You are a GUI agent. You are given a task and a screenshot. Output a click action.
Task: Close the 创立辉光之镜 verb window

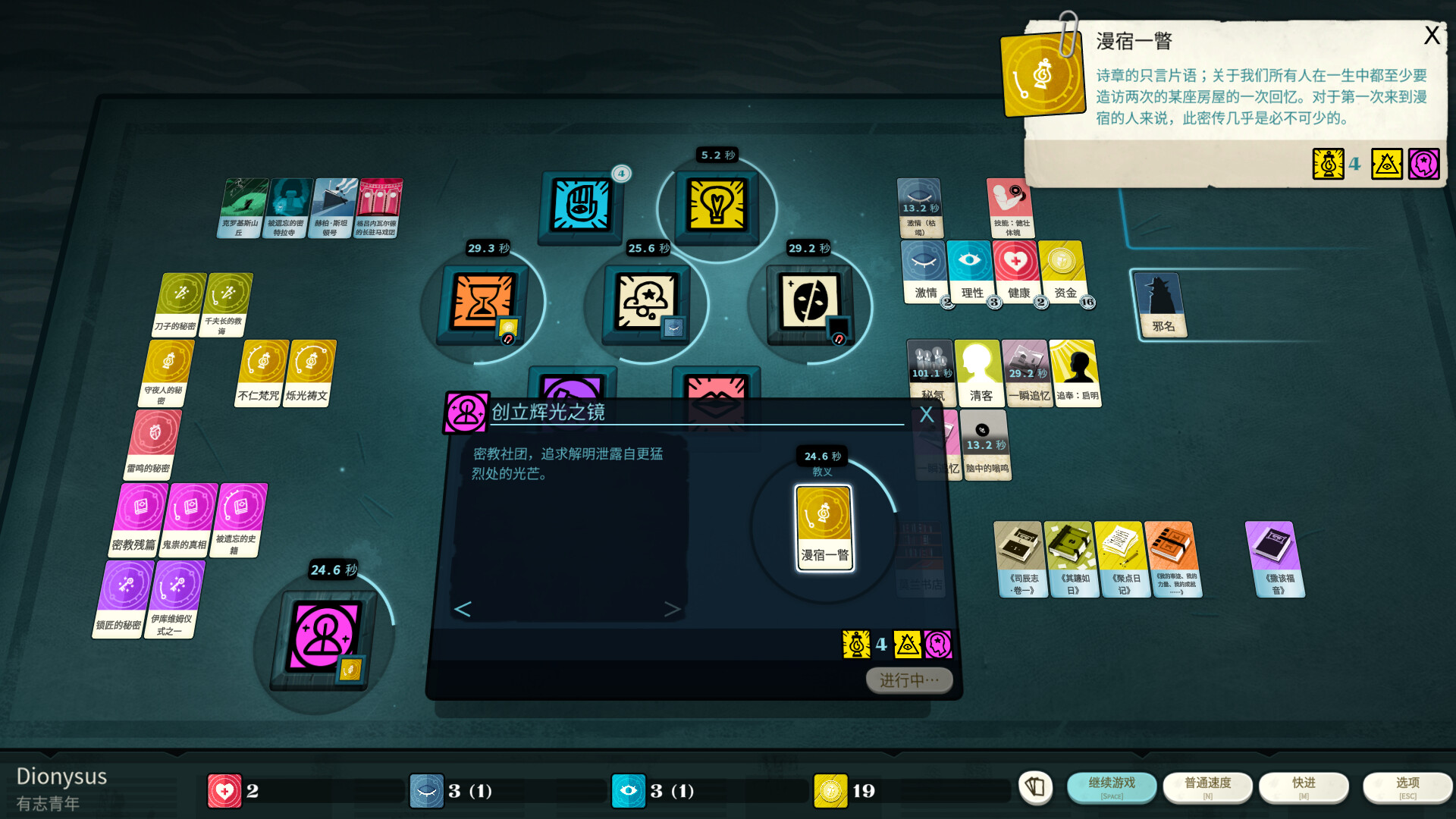click(926, 415)
